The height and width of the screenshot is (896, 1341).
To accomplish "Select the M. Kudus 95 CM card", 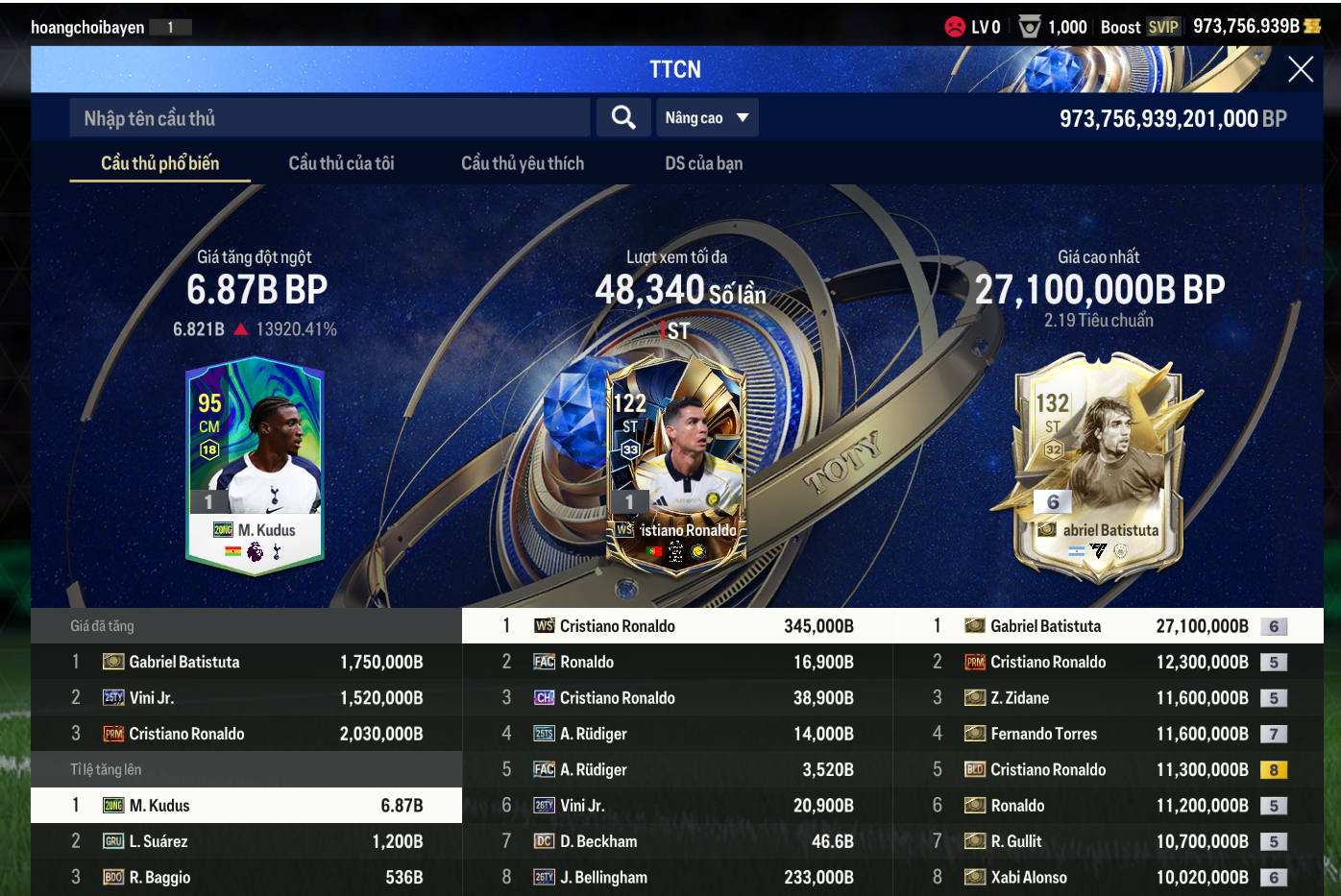I will 255,468.
